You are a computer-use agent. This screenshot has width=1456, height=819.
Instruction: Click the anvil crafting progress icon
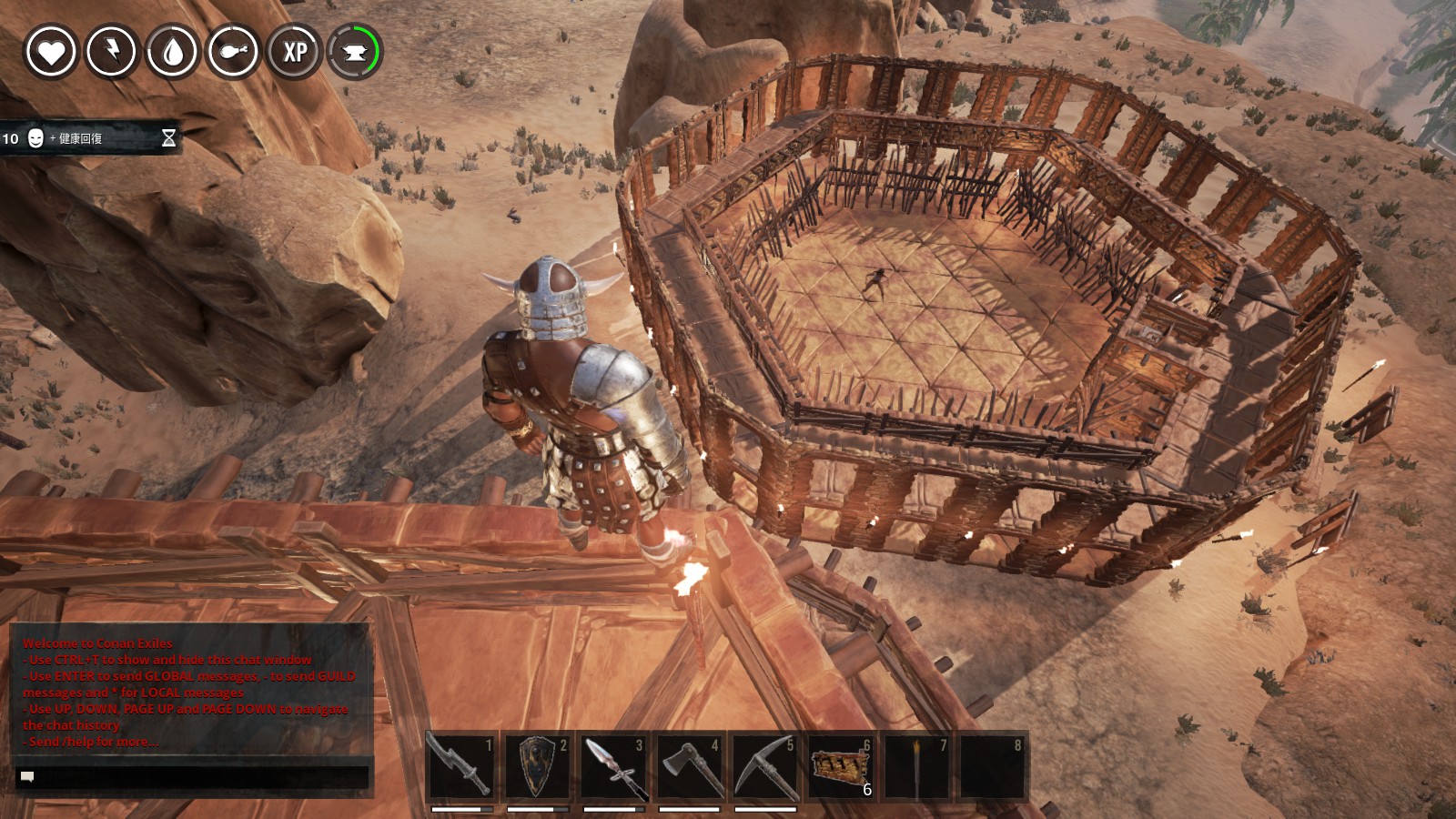[x=355, y=52]
